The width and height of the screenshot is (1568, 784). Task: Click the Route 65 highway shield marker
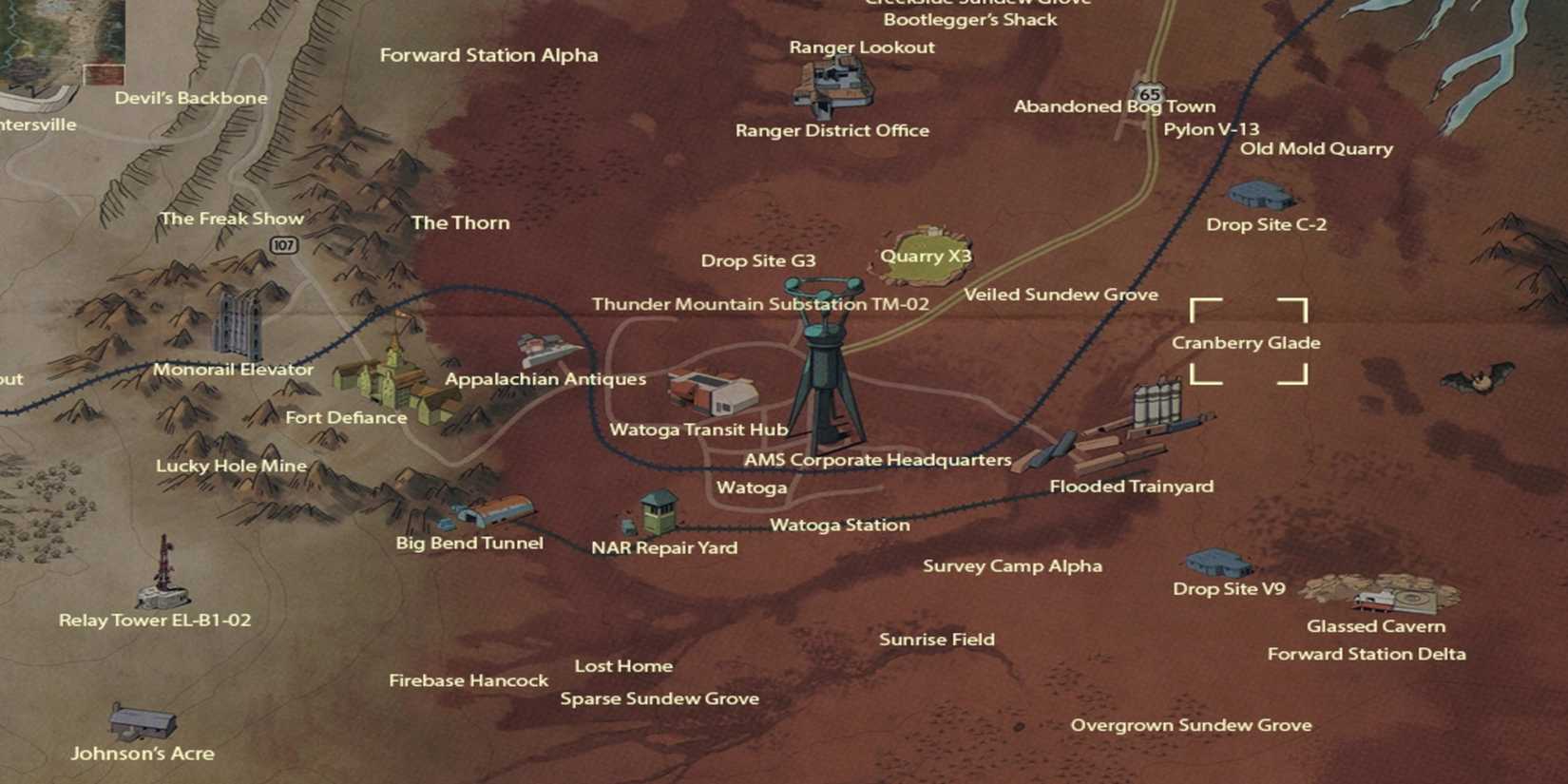click(1150, 92)
